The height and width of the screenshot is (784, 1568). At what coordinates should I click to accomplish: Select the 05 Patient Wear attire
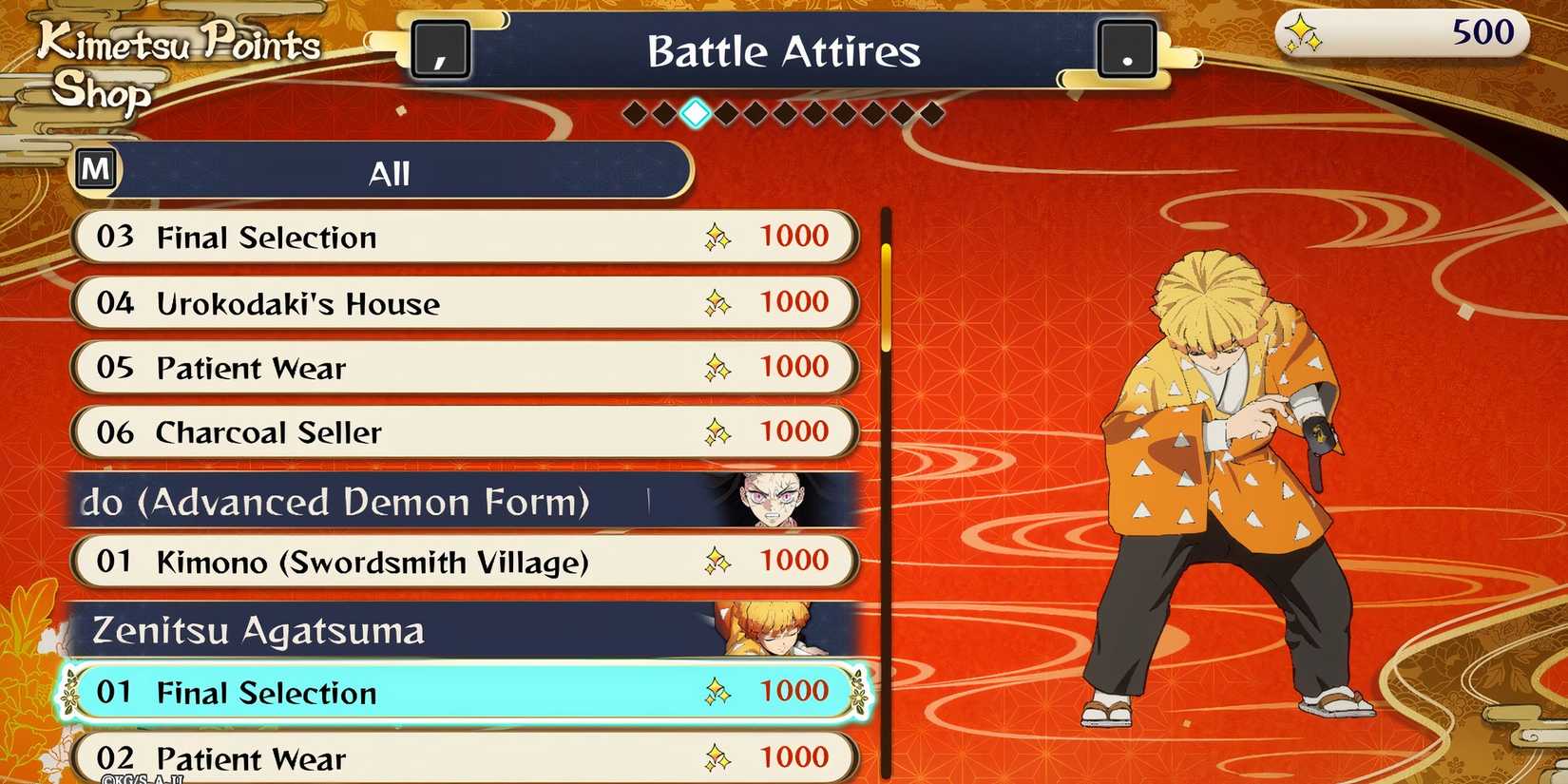coord(466,368)
